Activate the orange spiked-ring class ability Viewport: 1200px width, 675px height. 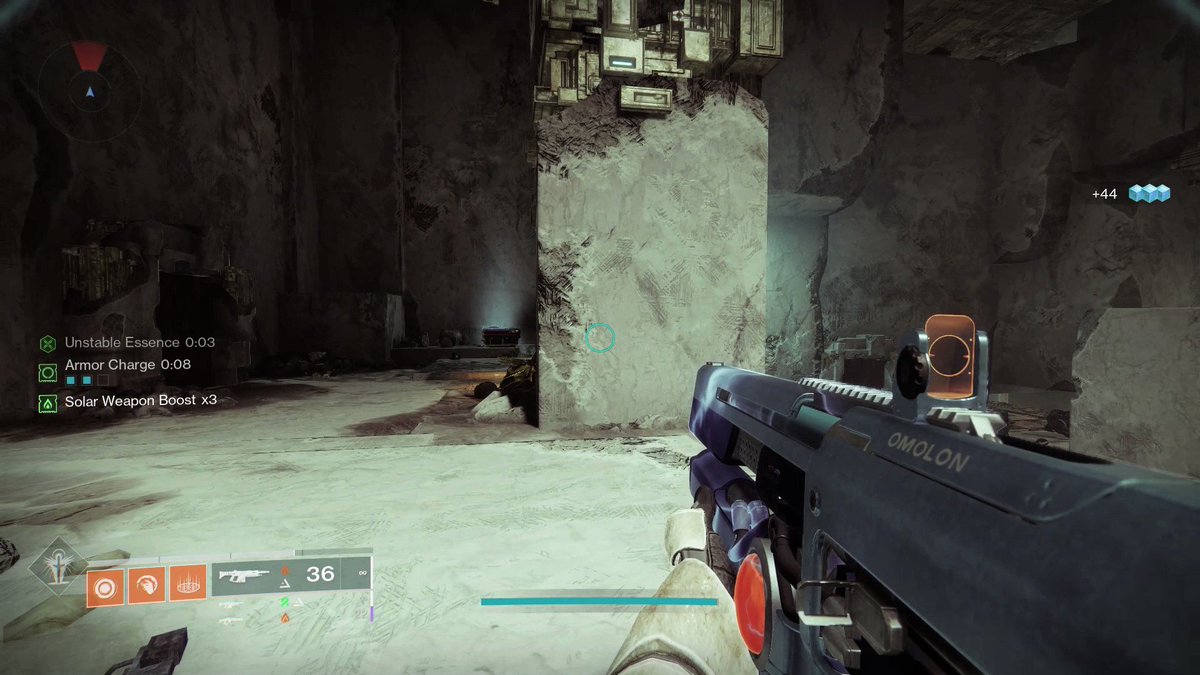click(186, 586)
